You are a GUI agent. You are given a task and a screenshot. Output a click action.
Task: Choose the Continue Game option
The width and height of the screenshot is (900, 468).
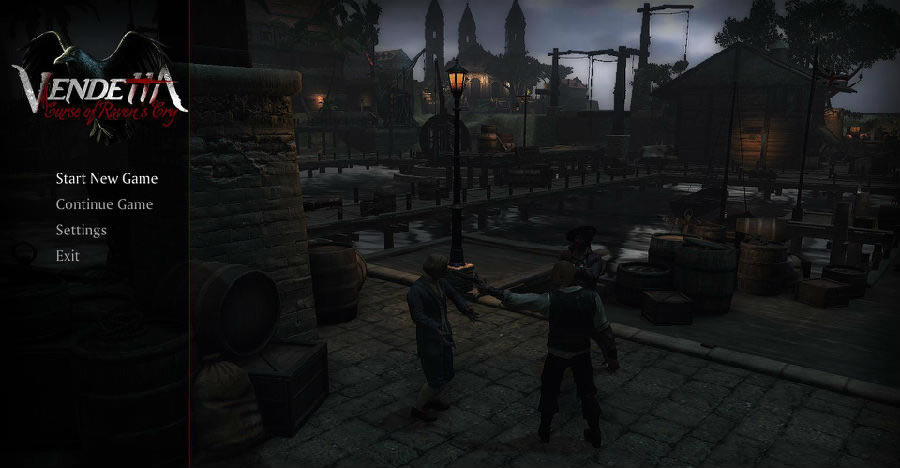[x=104, y=205]
